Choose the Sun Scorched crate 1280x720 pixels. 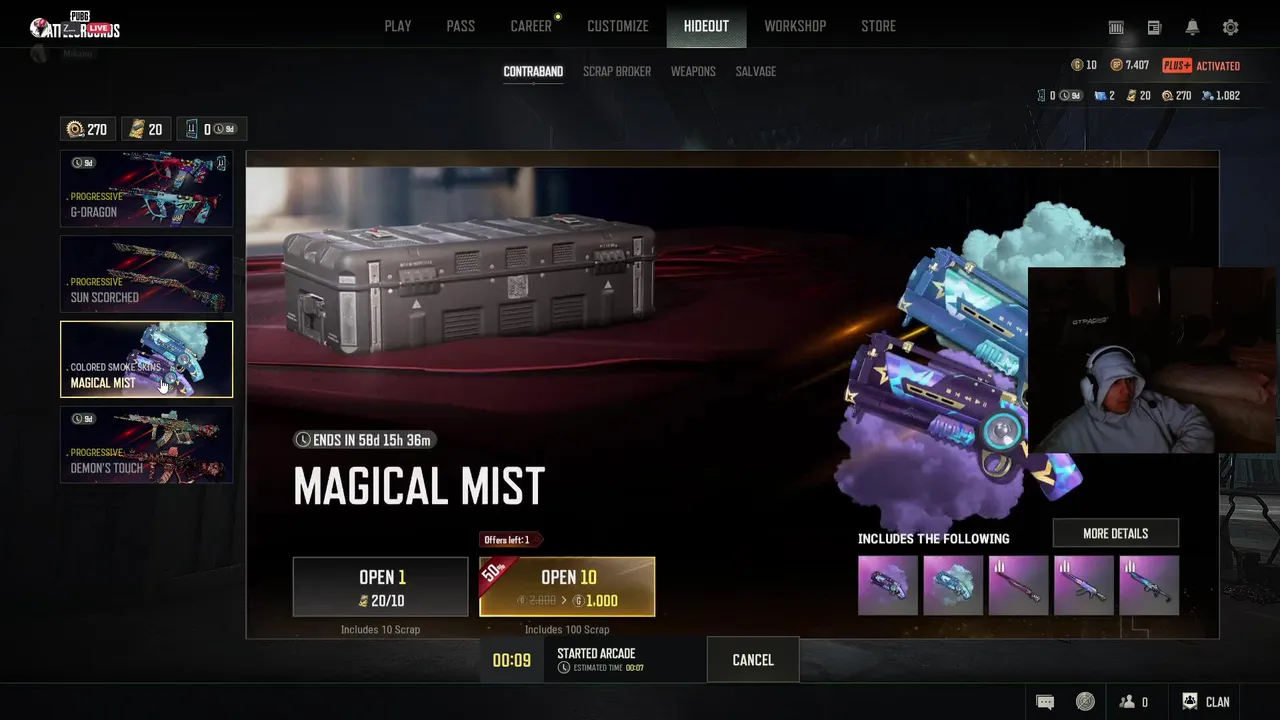pos(146,274)
